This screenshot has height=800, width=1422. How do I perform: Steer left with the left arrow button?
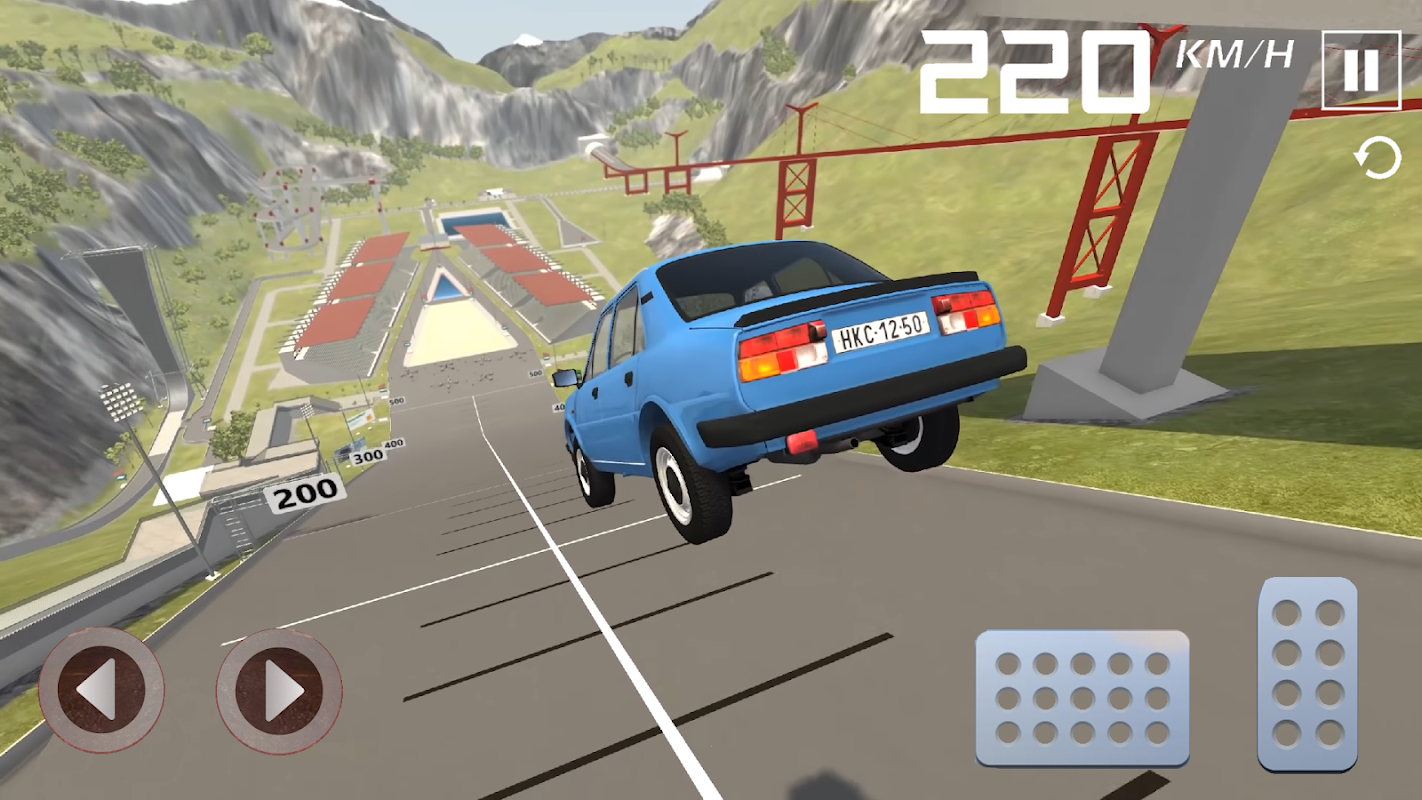(101, 690)
